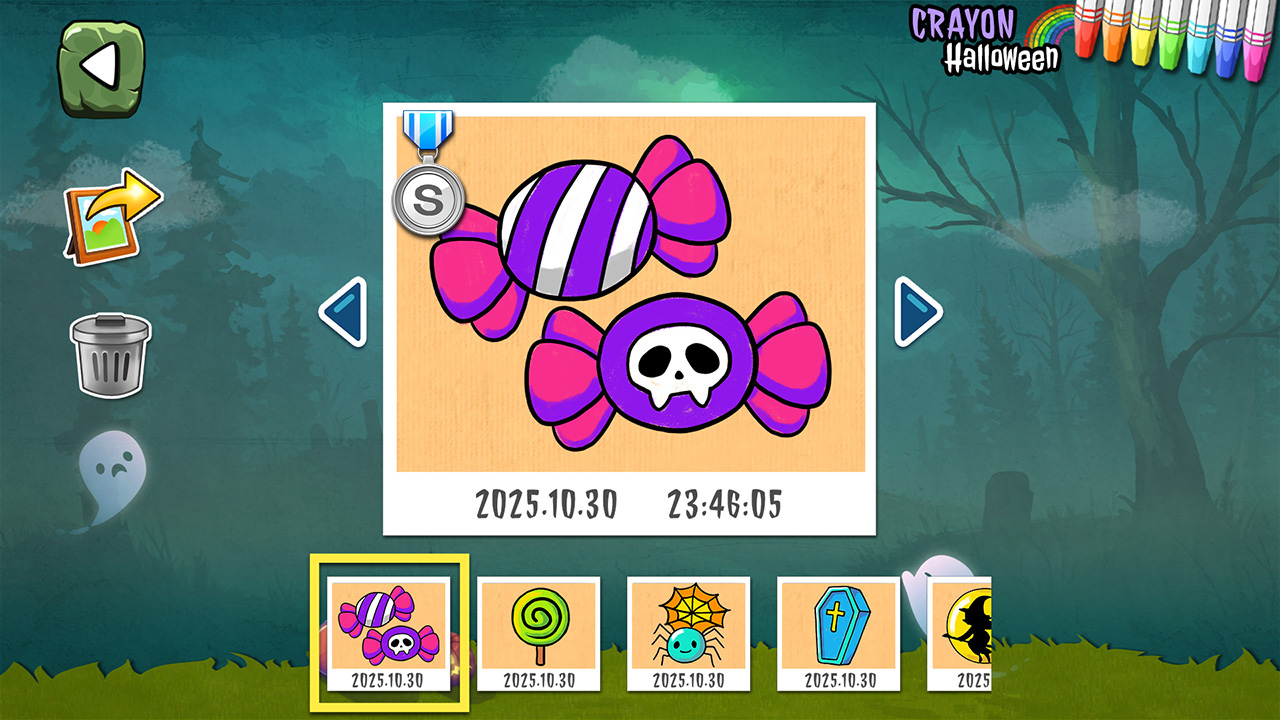Click the Crayon Halloween logo
Screen dimensions: 1280x720
click(985, 40)
